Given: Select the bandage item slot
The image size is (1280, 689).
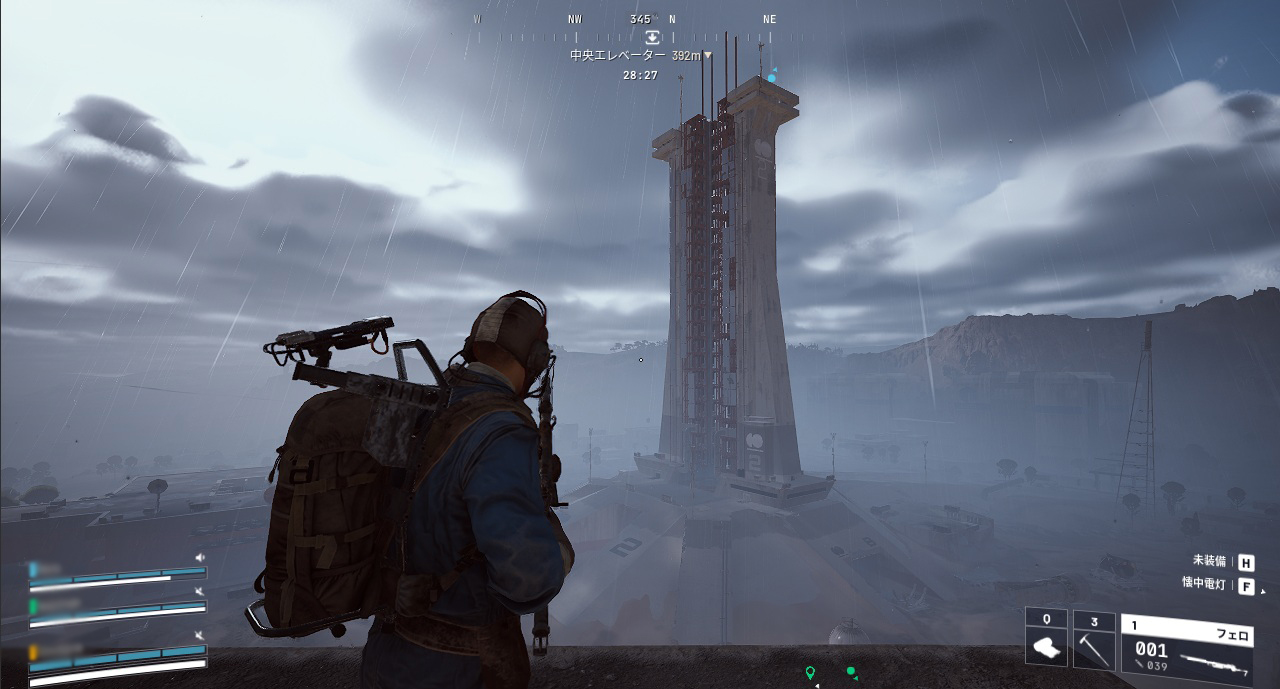Looking at the screenshot, I should pos(1046,639).
